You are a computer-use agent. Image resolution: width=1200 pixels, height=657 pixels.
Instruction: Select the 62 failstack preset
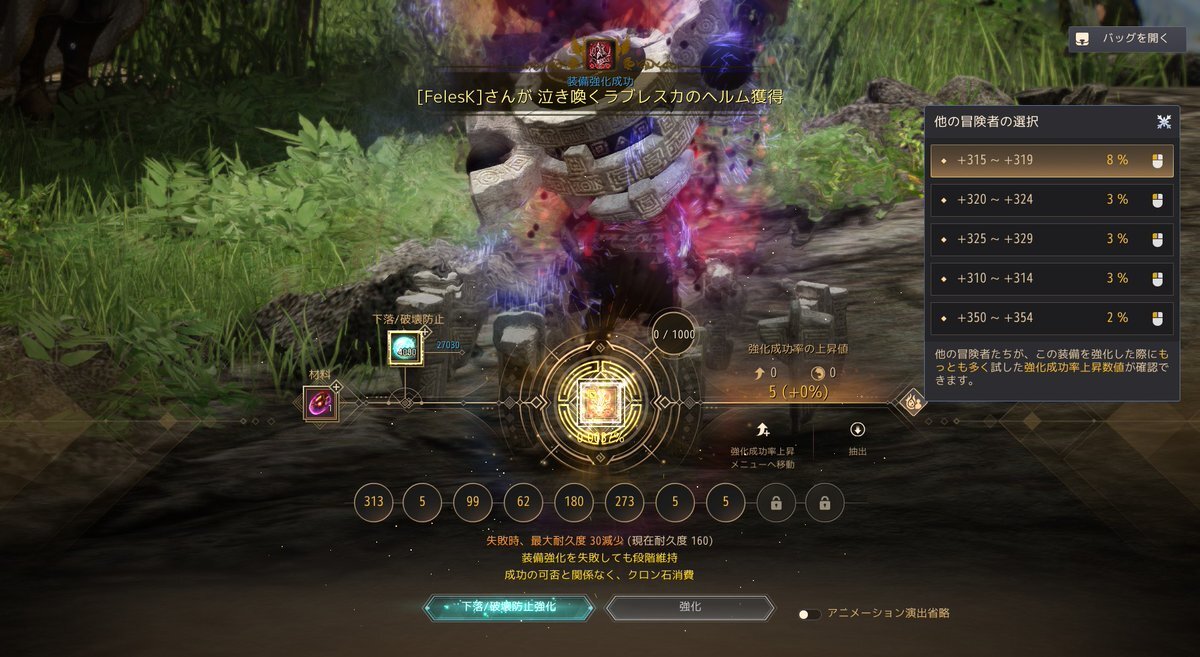point(524,503)
